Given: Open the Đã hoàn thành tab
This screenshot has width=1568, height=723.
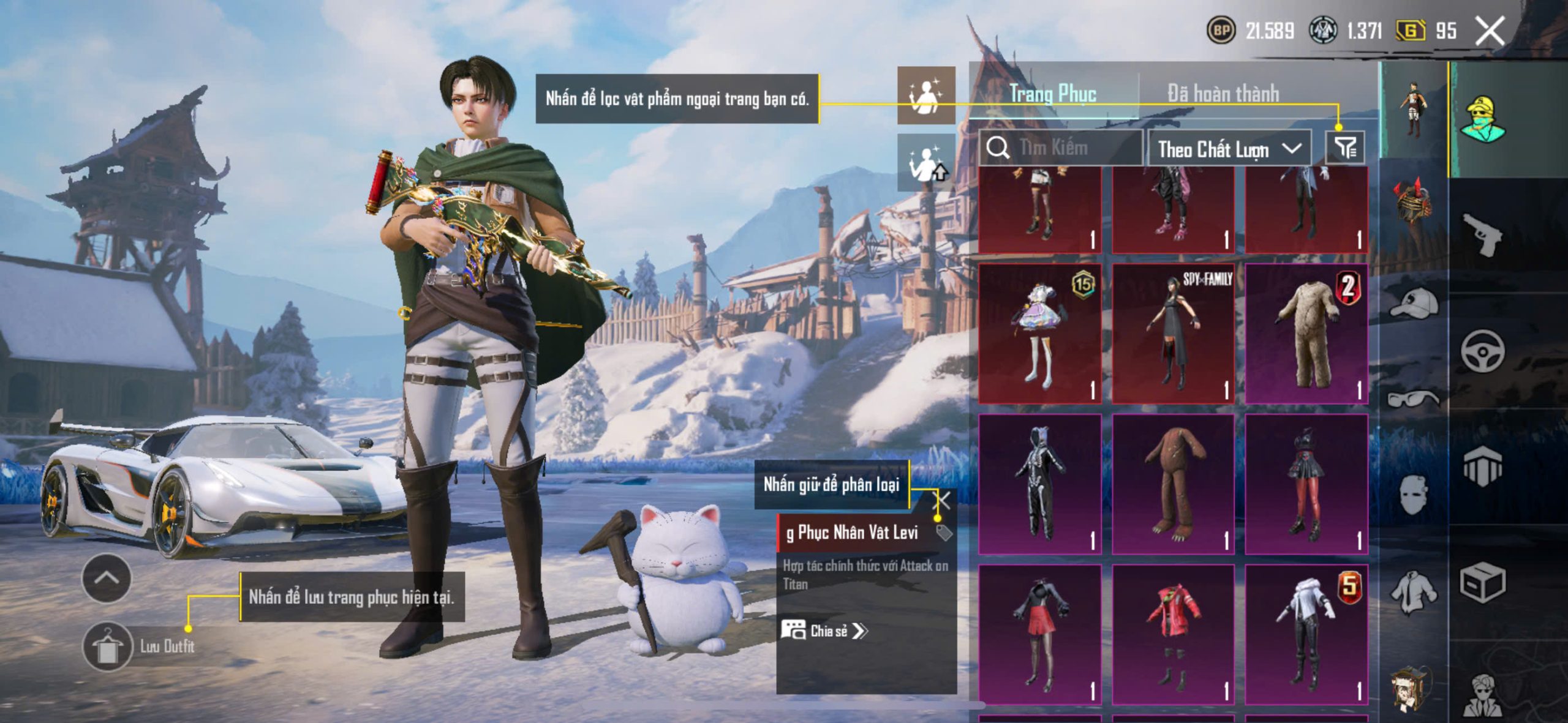Looking at the screenshot, I should [1223, 94].
